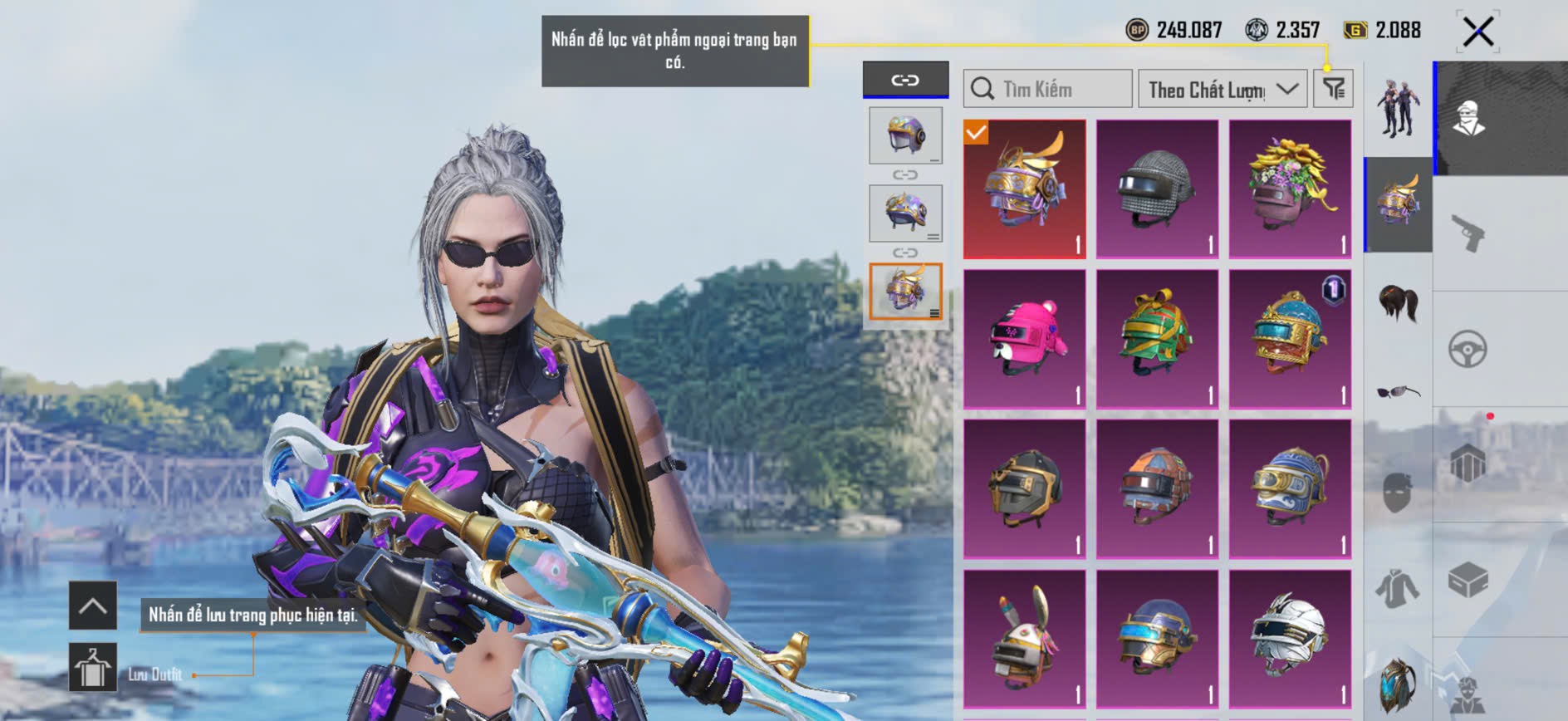Open the glasses category tab
This screenshot has height=721, width=1568.
pos(1399,391)
